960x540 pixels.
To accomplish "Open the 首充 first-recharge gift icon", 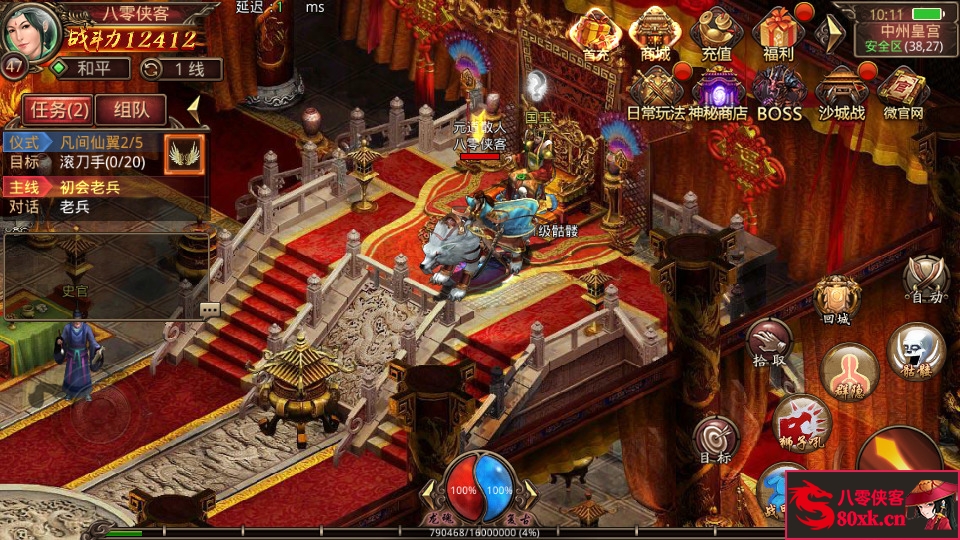I will pos(596,35).
